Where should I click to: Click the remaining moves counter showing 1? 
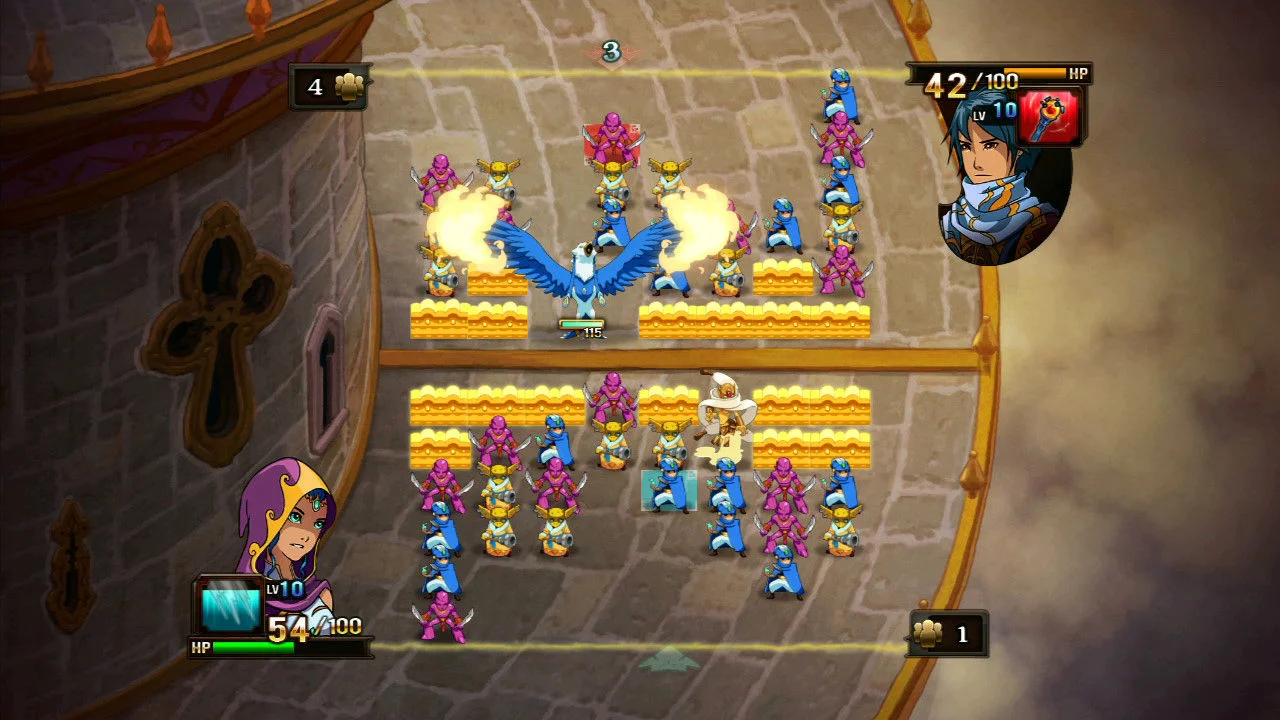pyautogui.click(x=958, y=634)
